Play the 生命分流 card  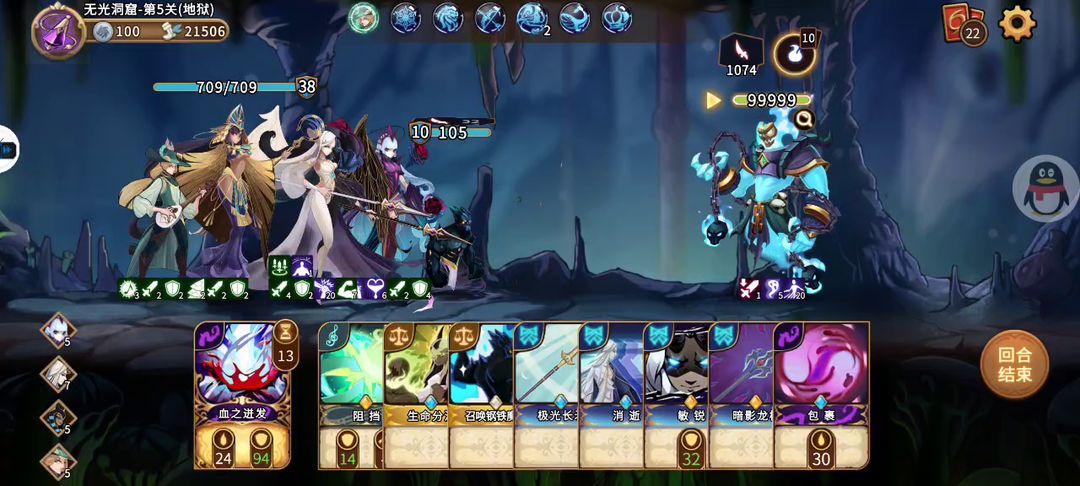[x=416, y=392]
